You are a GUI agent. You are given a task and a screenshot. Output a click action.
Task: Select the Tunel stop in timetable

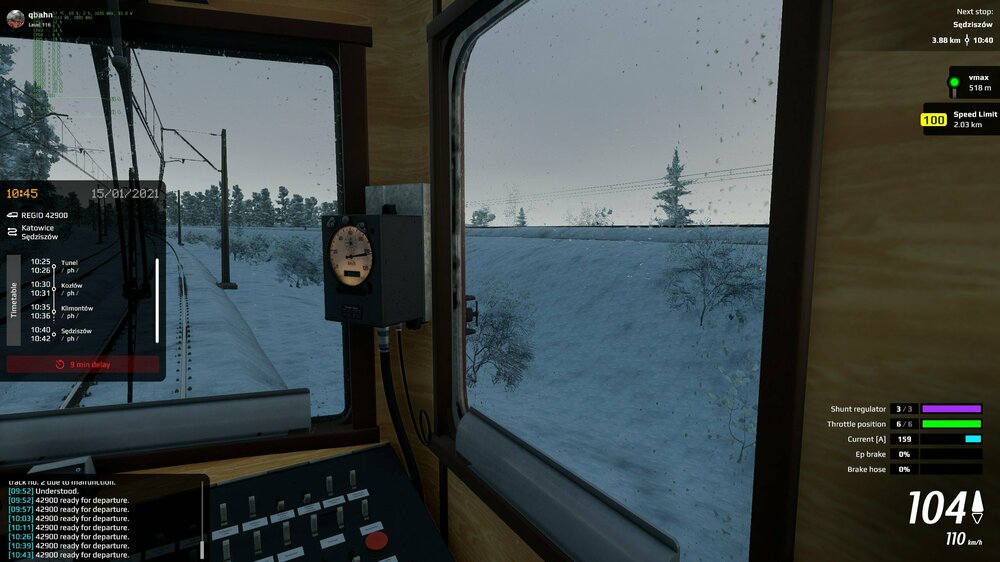point(68,266)
